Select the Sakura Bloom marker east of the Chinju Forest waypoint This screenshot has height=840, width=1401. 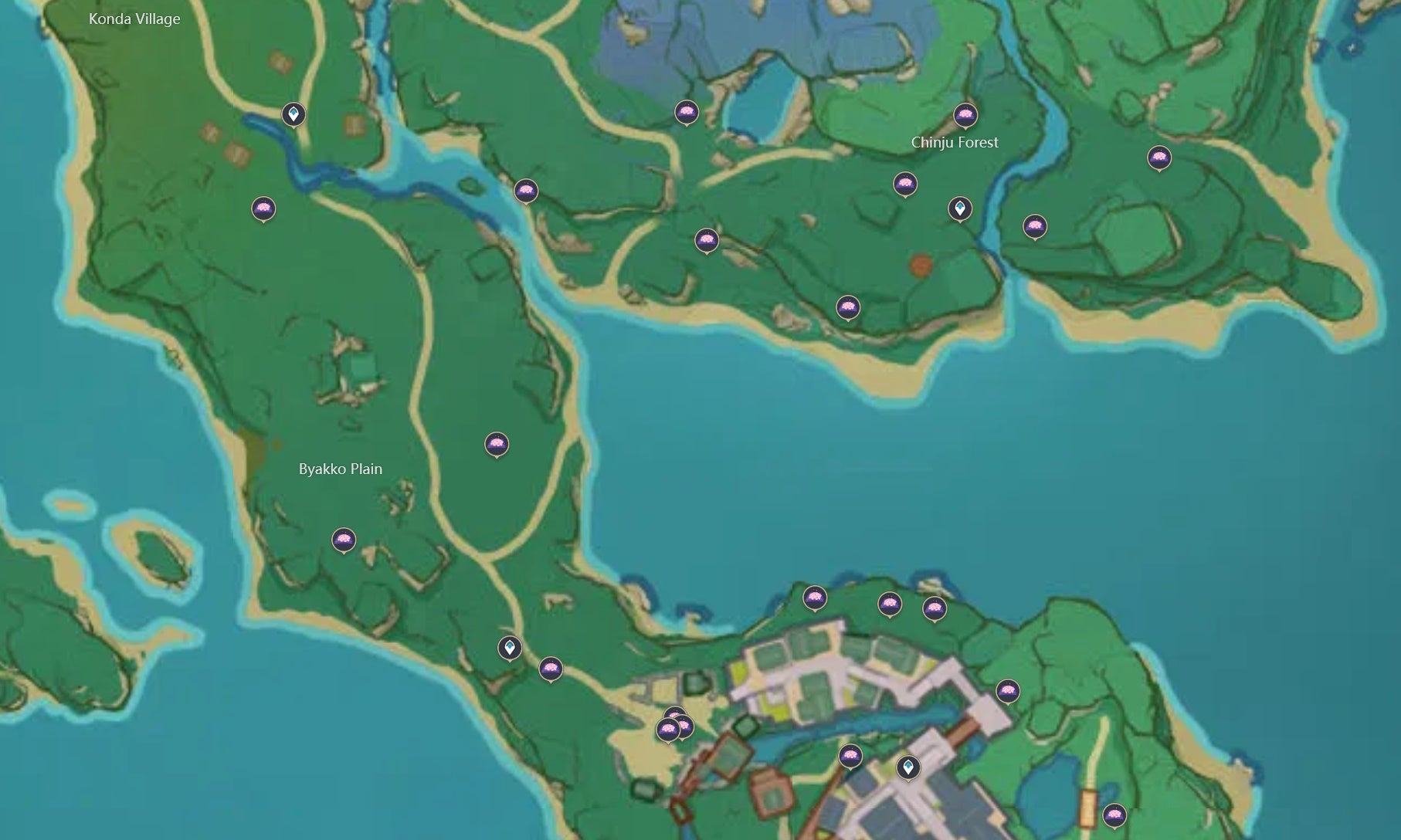[x=1033, y=224]
